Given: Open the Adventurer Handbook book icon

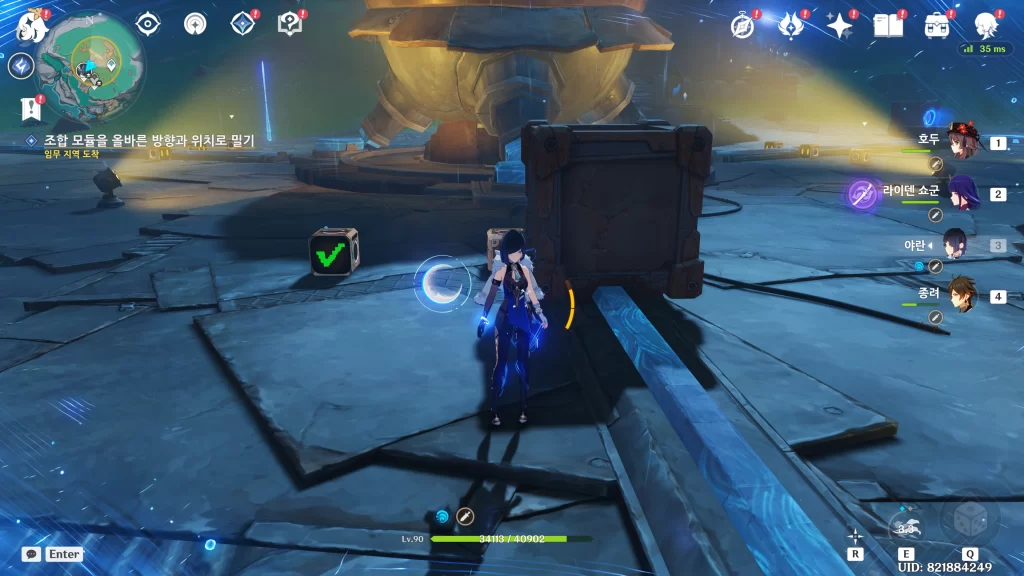Looking at the screenshot, I should [888, 25].
